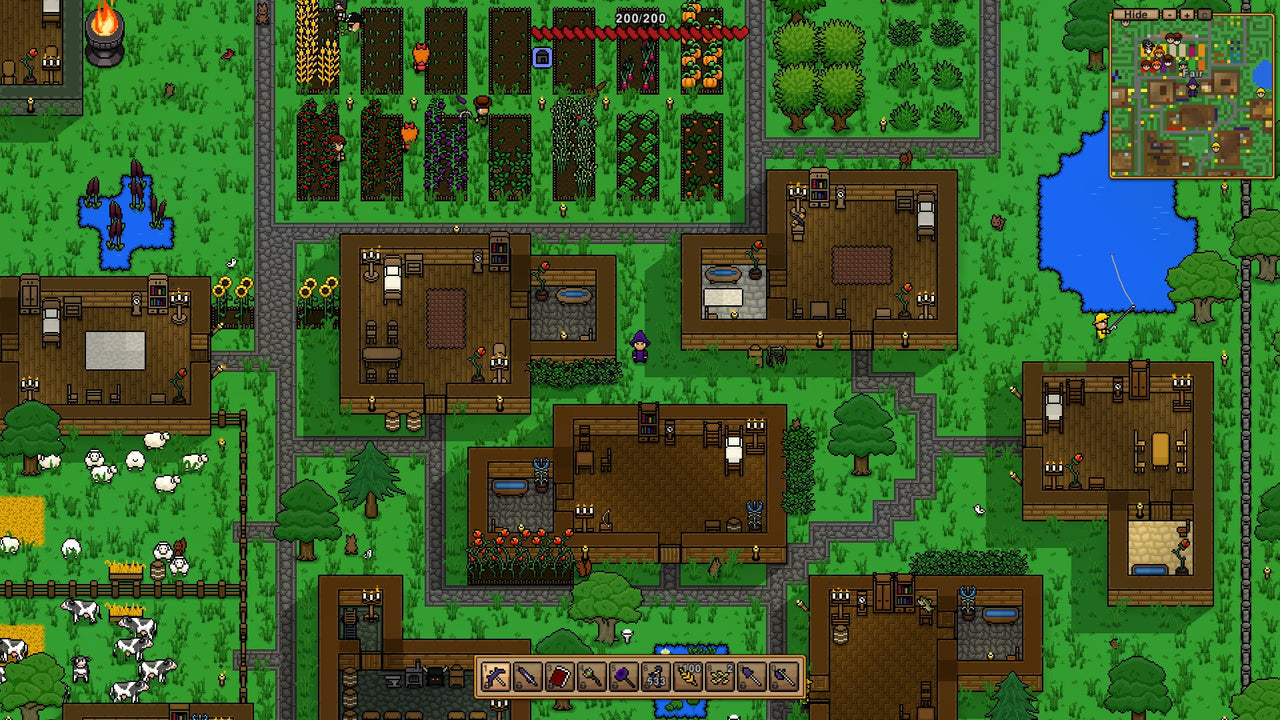Zoom out the minimap with the minus button
Image resolution: width=1280 pixels, height=720 pixels.
(1170, 14)
